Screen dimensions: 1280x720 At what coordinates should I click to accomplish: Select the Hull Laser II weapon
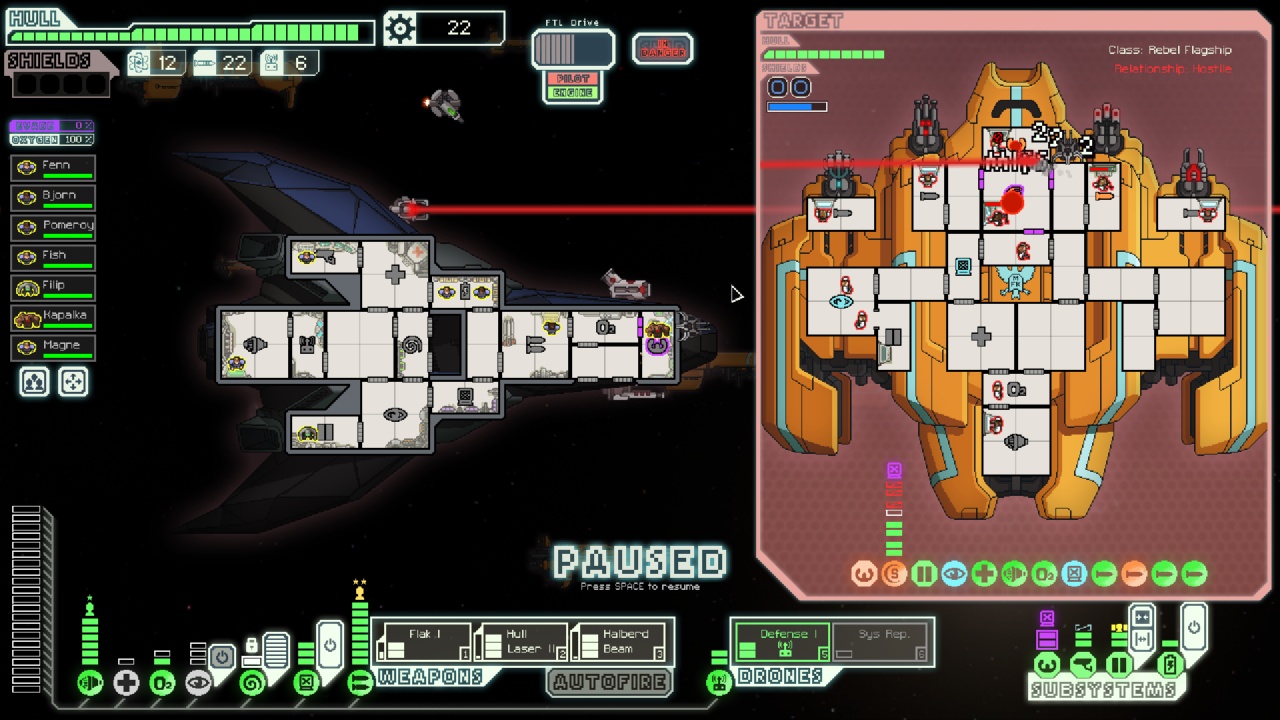pyautogui.click(x=520, y=642)
